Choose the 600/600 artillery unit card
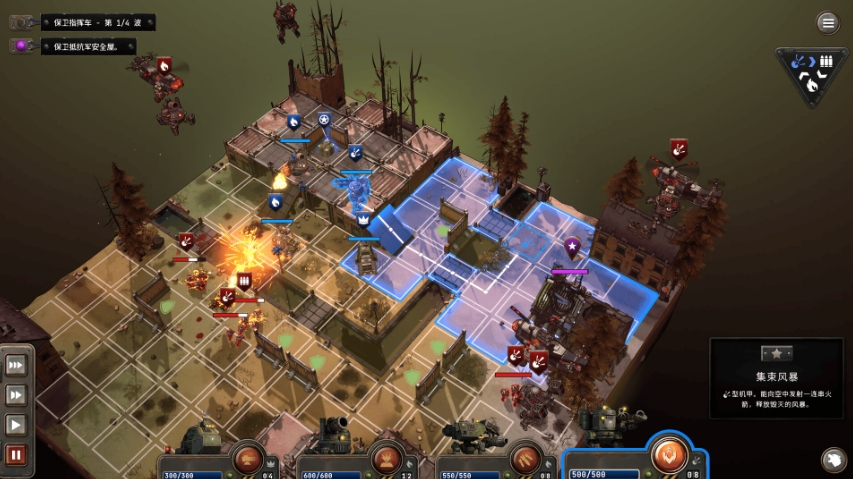This screenshot has width=853, height=479. (355, 453)
